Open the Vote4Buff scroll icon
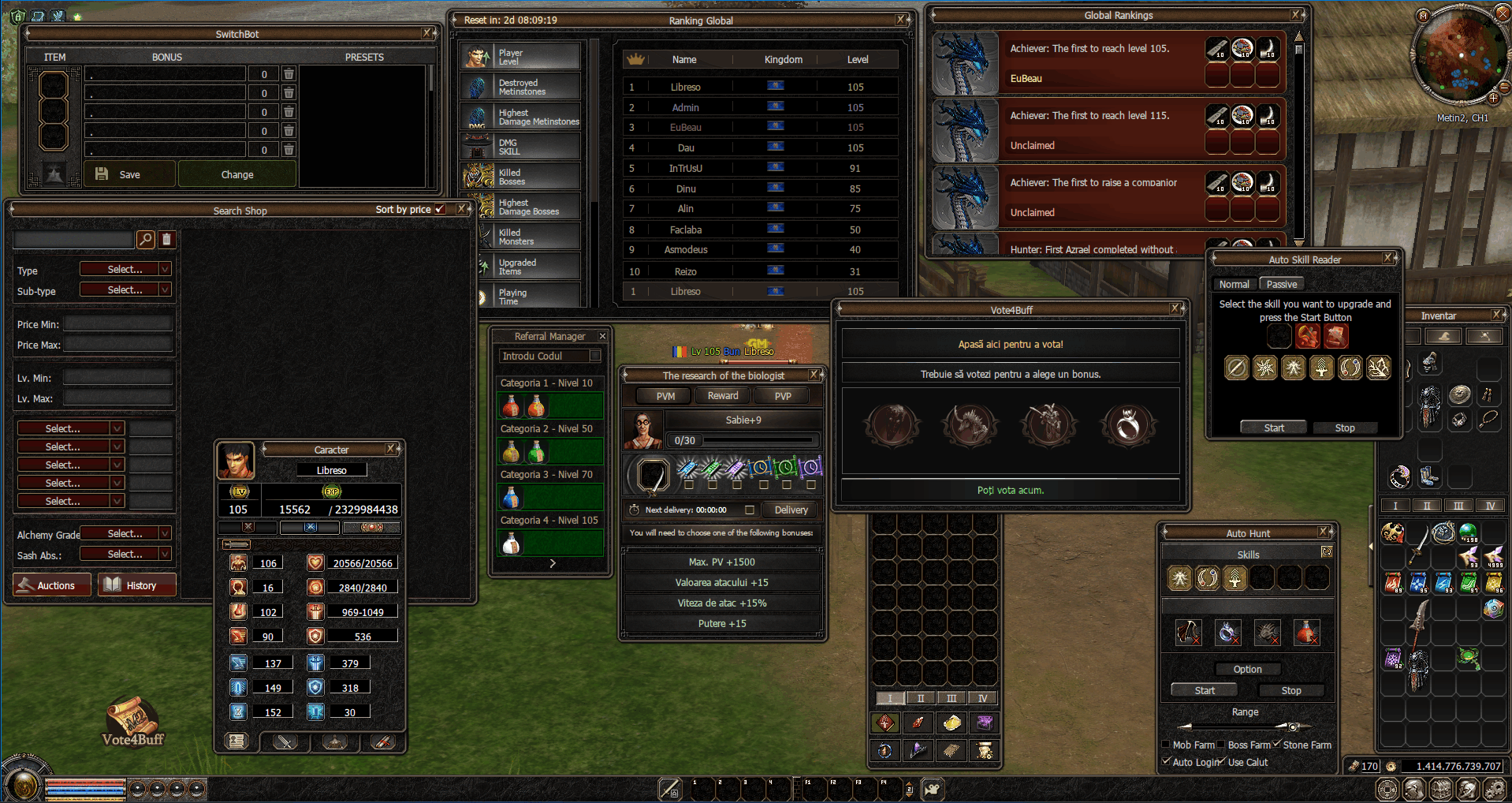This screenshot has height=803, width=1512. [x=132, y=717]
